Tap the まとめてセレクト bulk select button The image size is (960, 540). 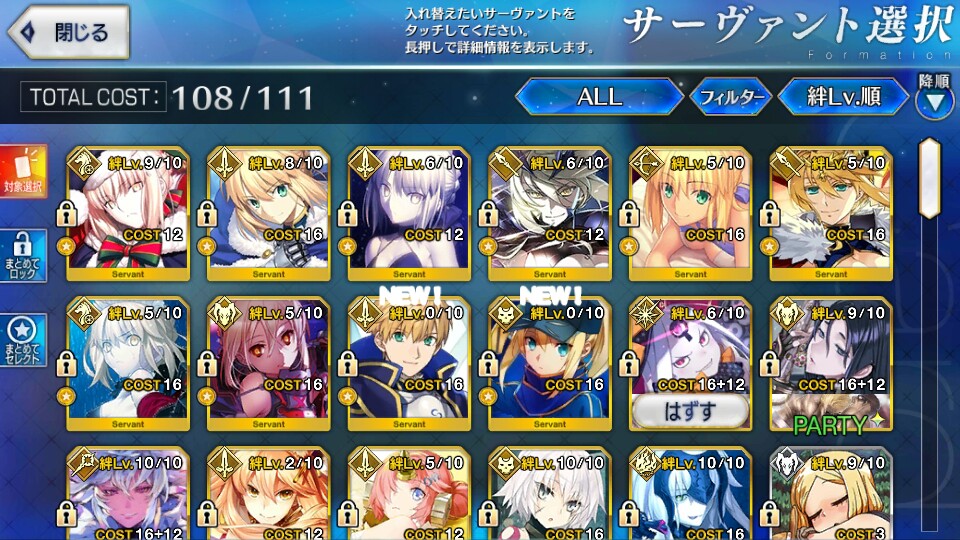[x=23, y=342]
